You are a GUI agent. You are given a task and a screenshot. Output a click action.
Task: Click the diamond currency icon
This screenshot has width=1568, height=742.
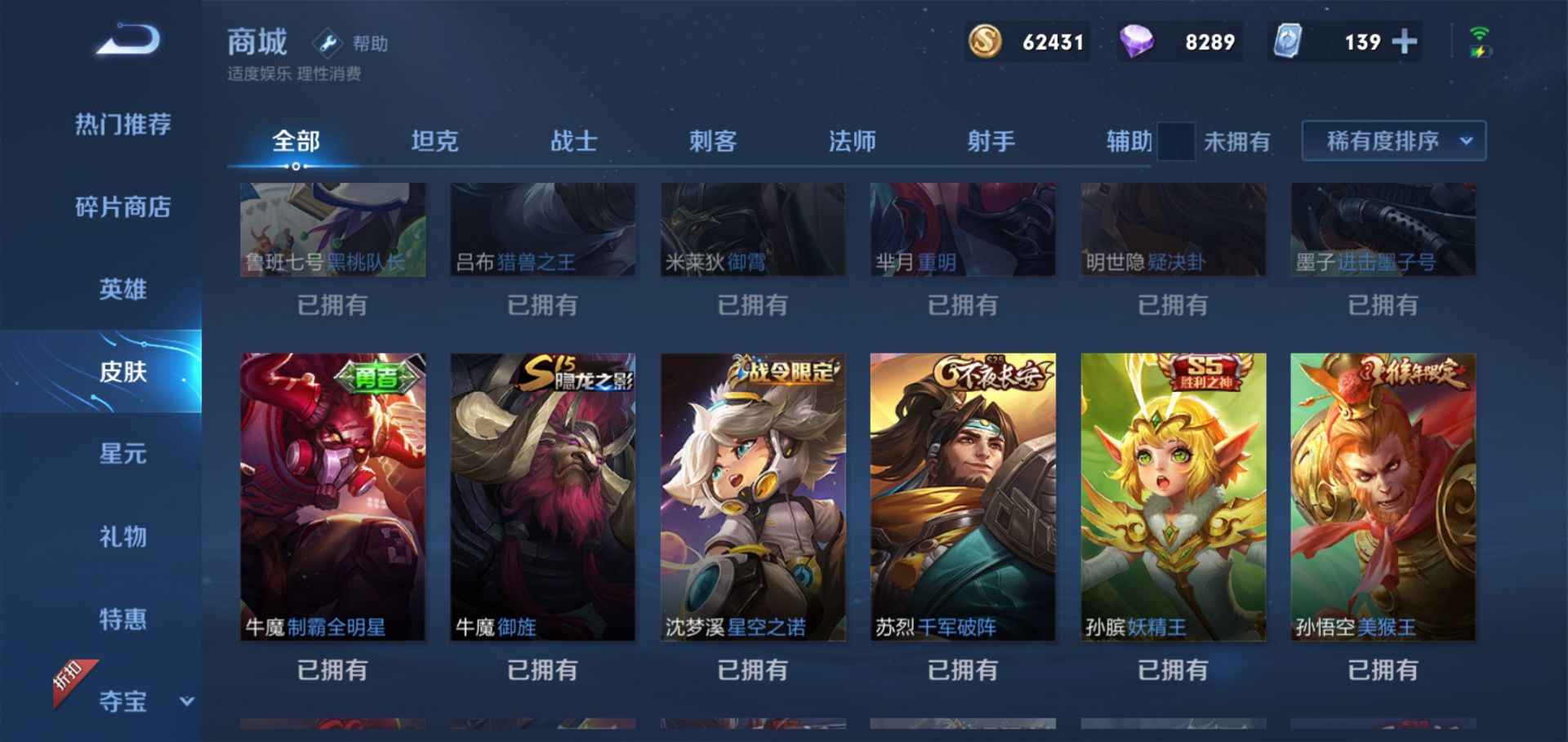pyautogui.click(x=1137, y=41)
